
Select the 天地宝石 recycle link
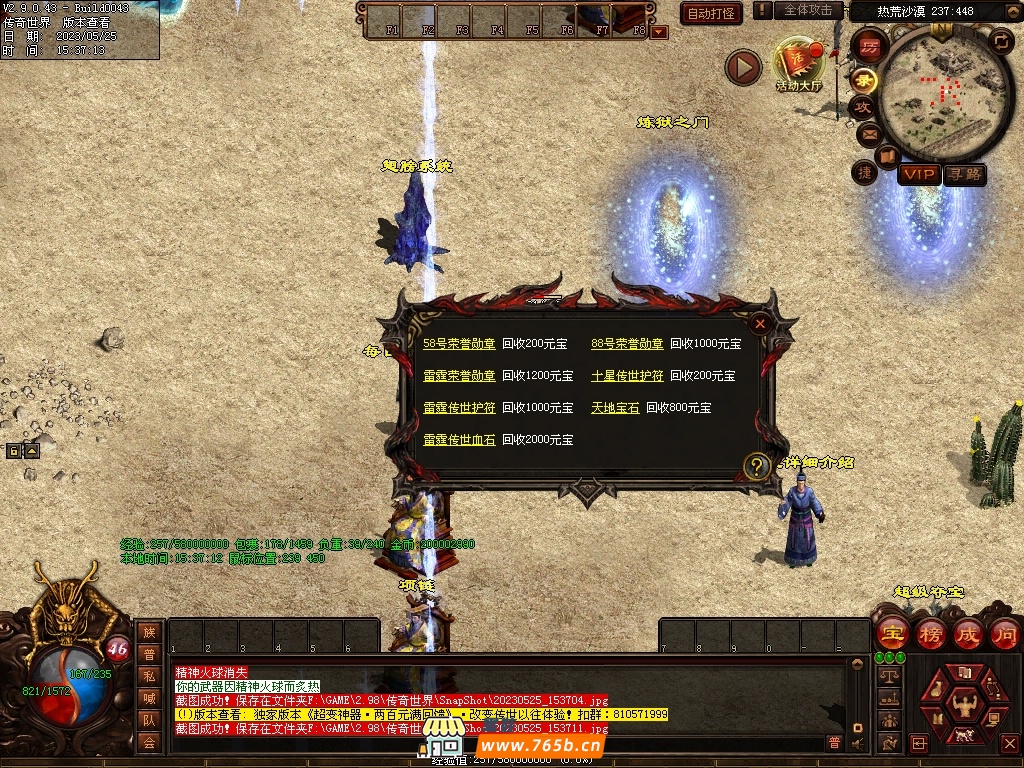tap(615, 408)
